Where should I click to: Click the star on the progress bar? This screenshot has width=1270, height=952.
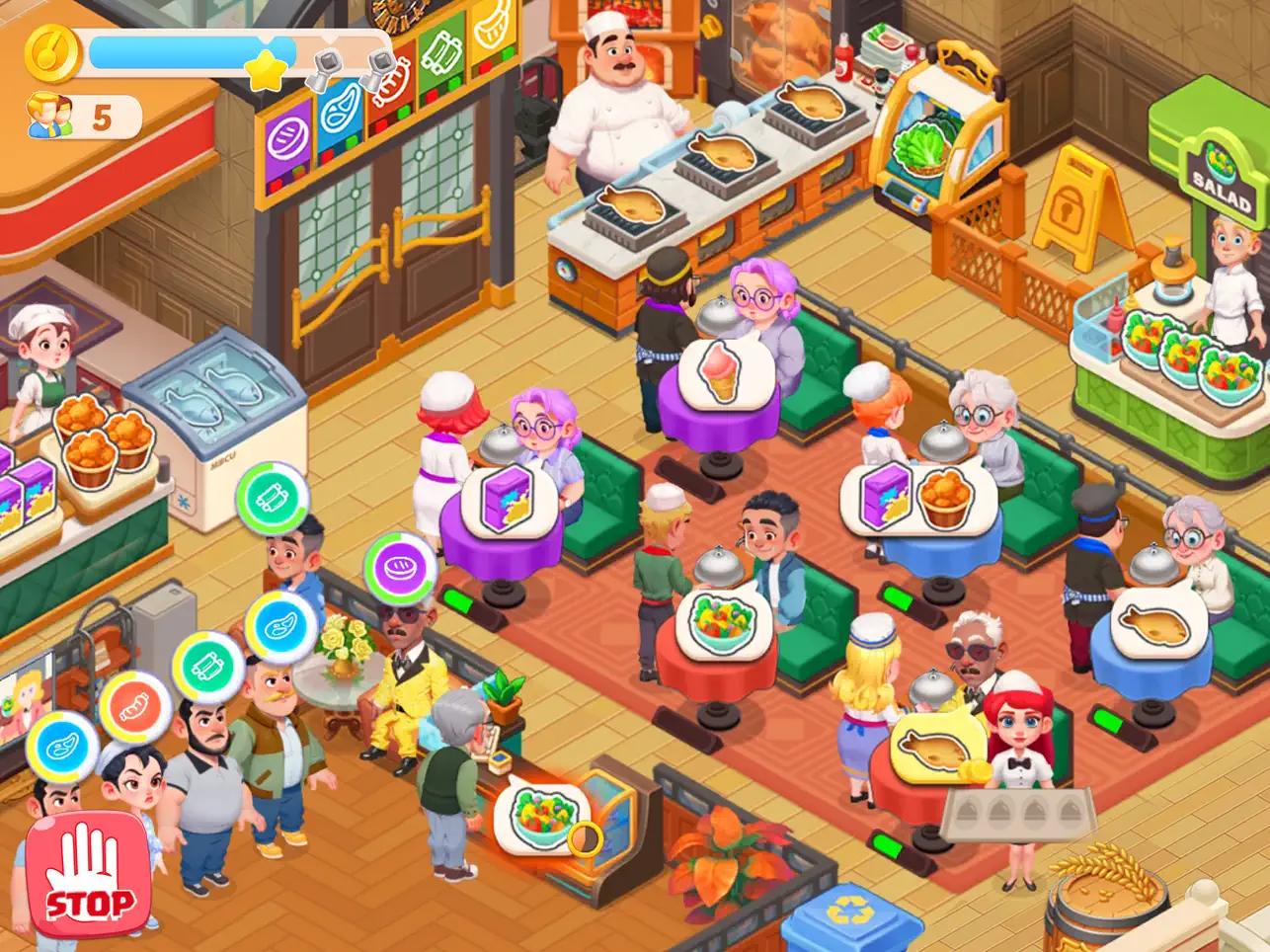(265, 69)
